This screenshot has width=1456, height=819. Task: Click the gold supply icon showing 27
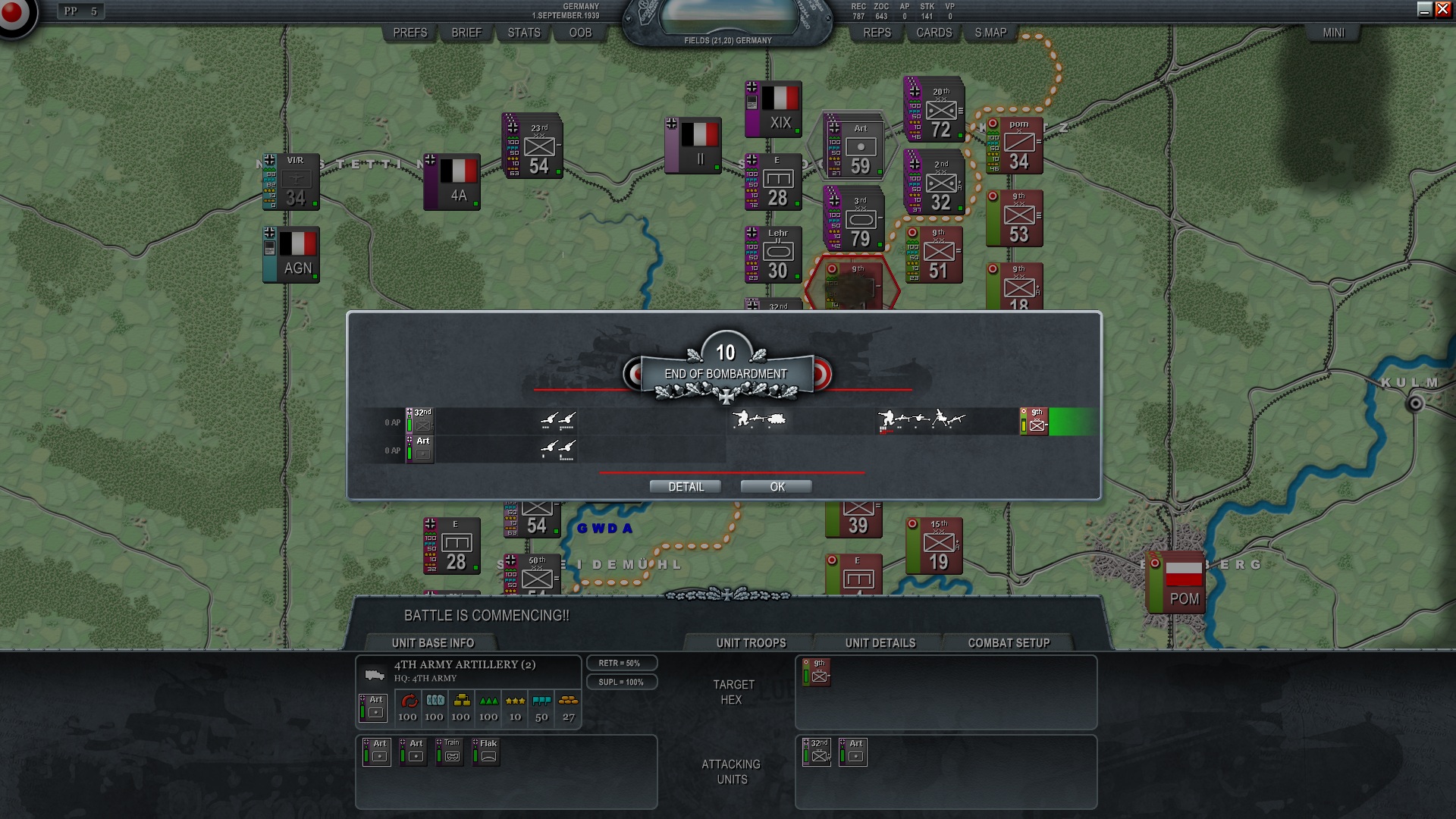pos(567,703)
